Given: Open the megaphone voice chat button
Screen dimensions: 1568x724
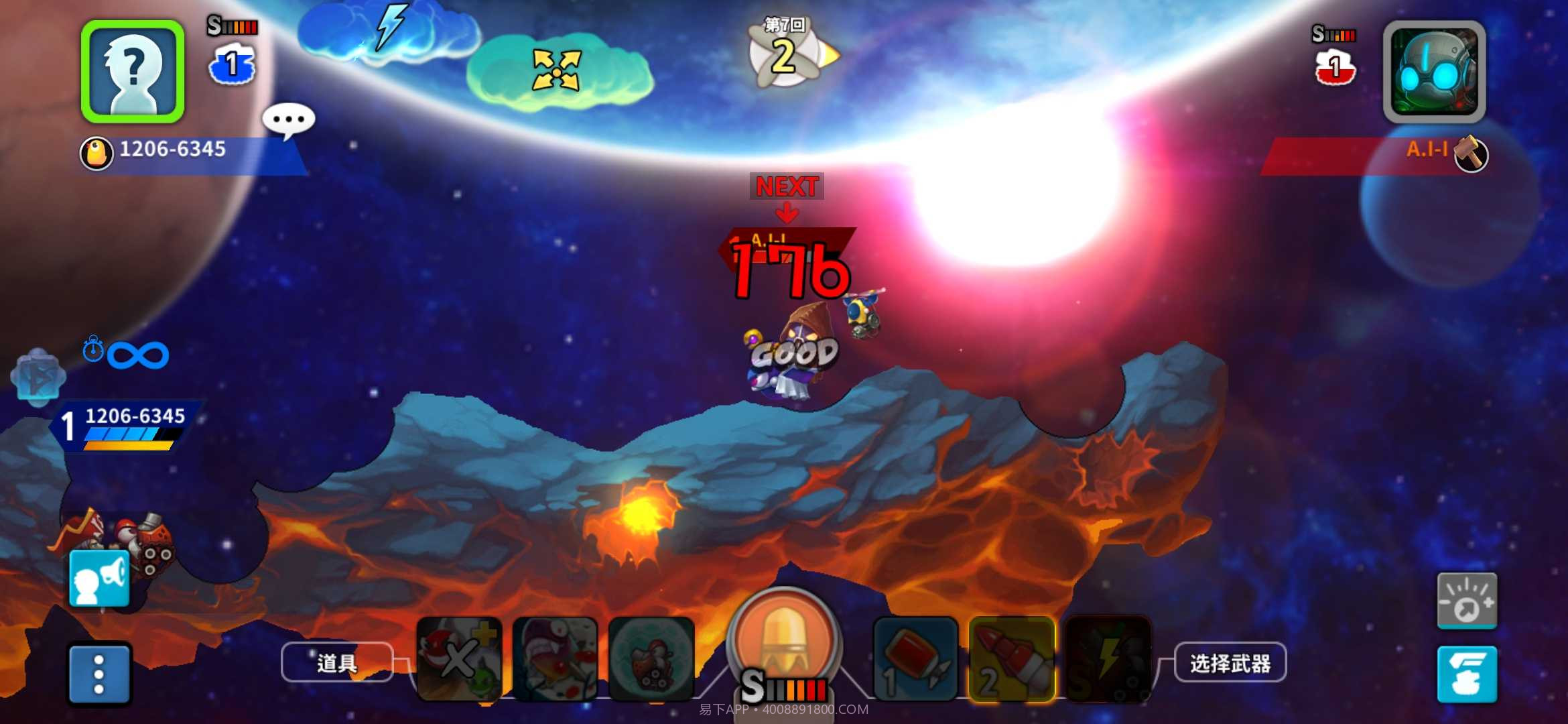Looking at the screenshot, I should pos(99,579).
